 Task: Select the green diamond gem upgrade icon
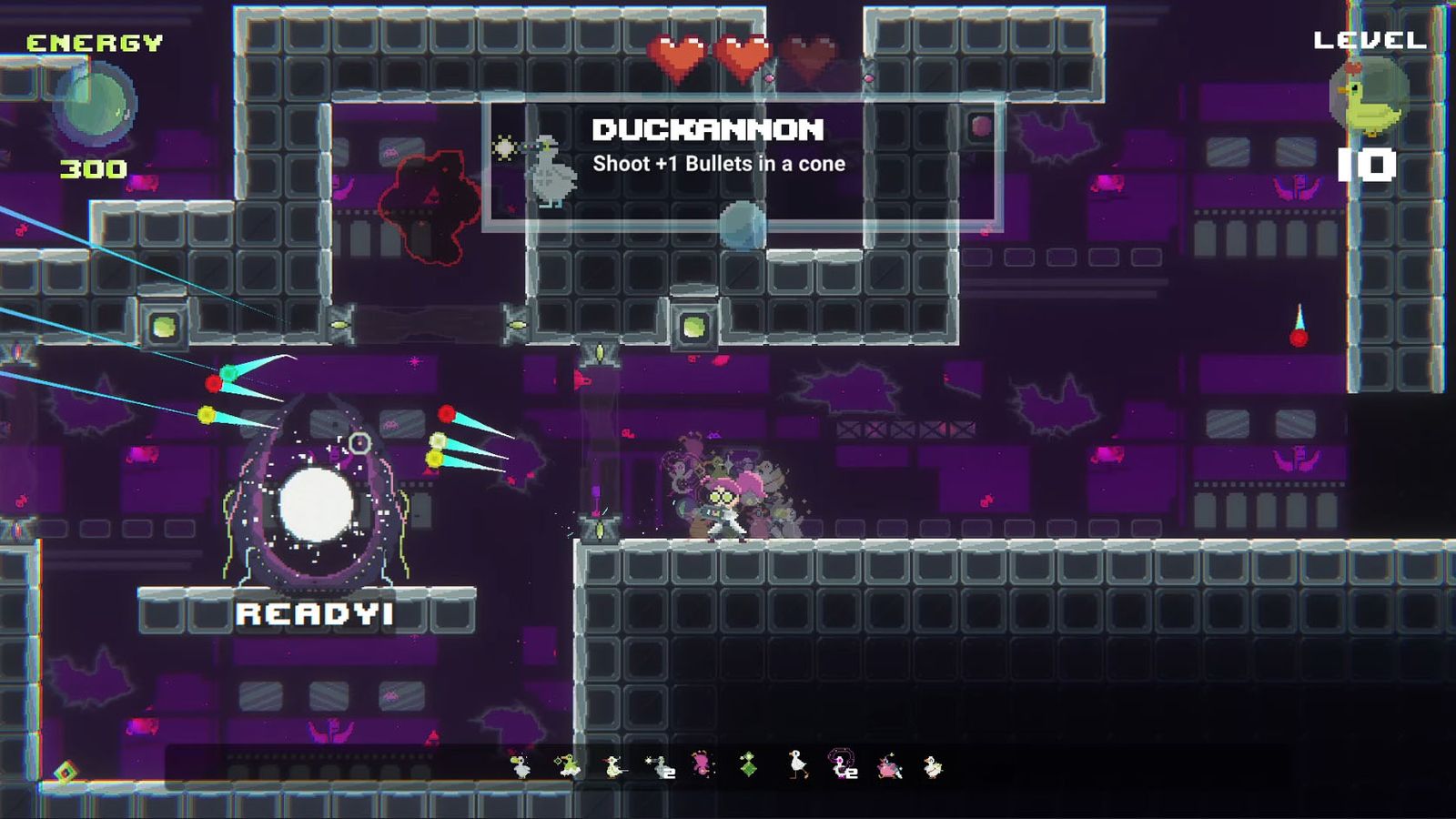pos(748,765)
